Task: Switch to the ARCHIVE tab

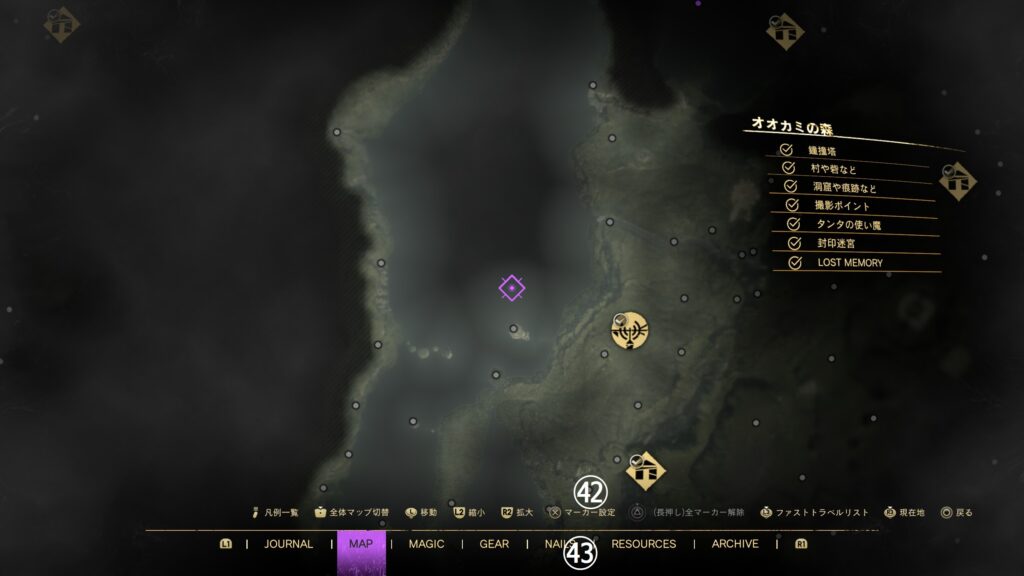Action: pos(735,544)
